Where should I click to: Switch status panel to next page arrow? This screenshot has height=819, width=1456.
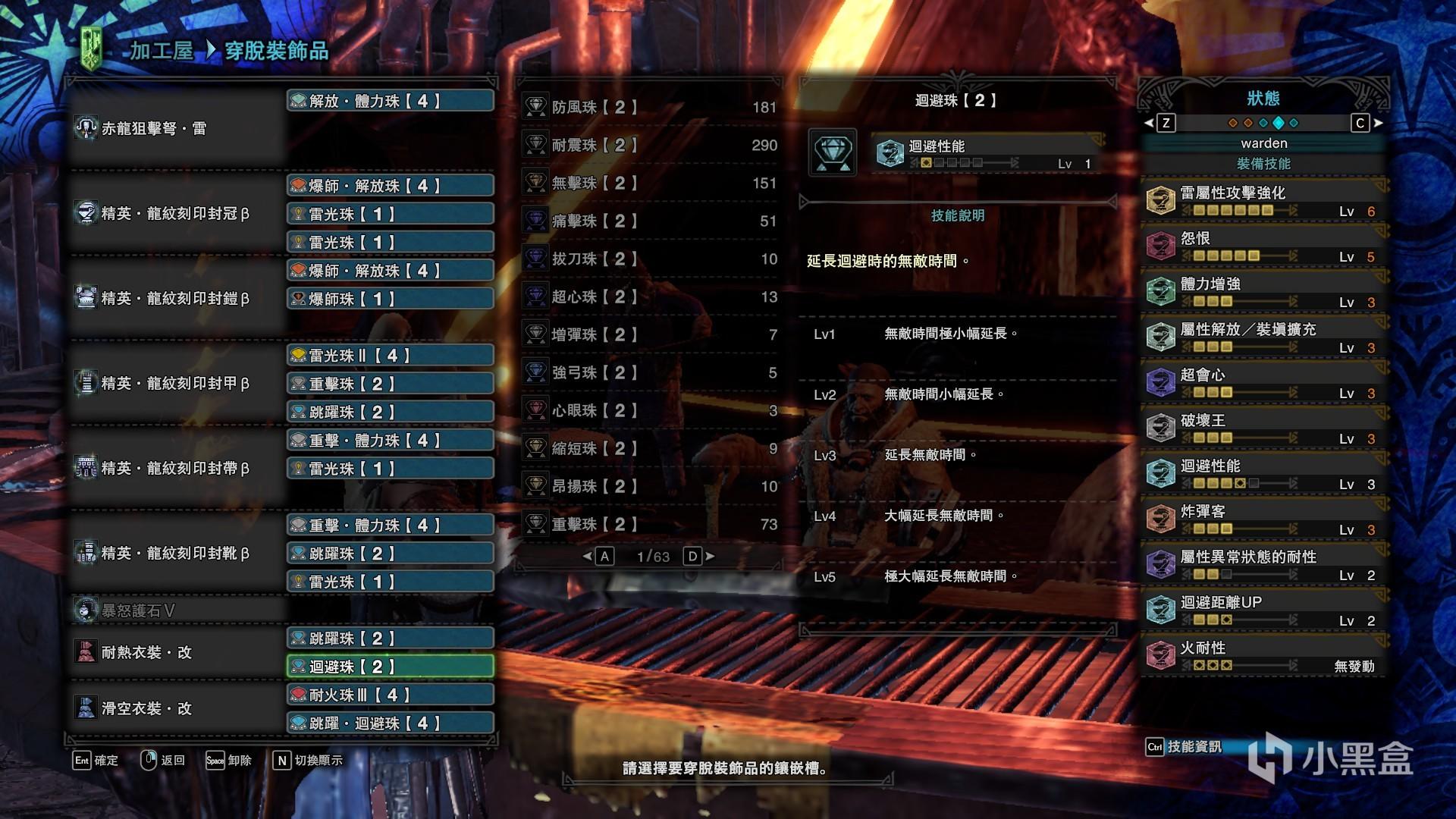pyautogui.click(x=1378, y=123)
